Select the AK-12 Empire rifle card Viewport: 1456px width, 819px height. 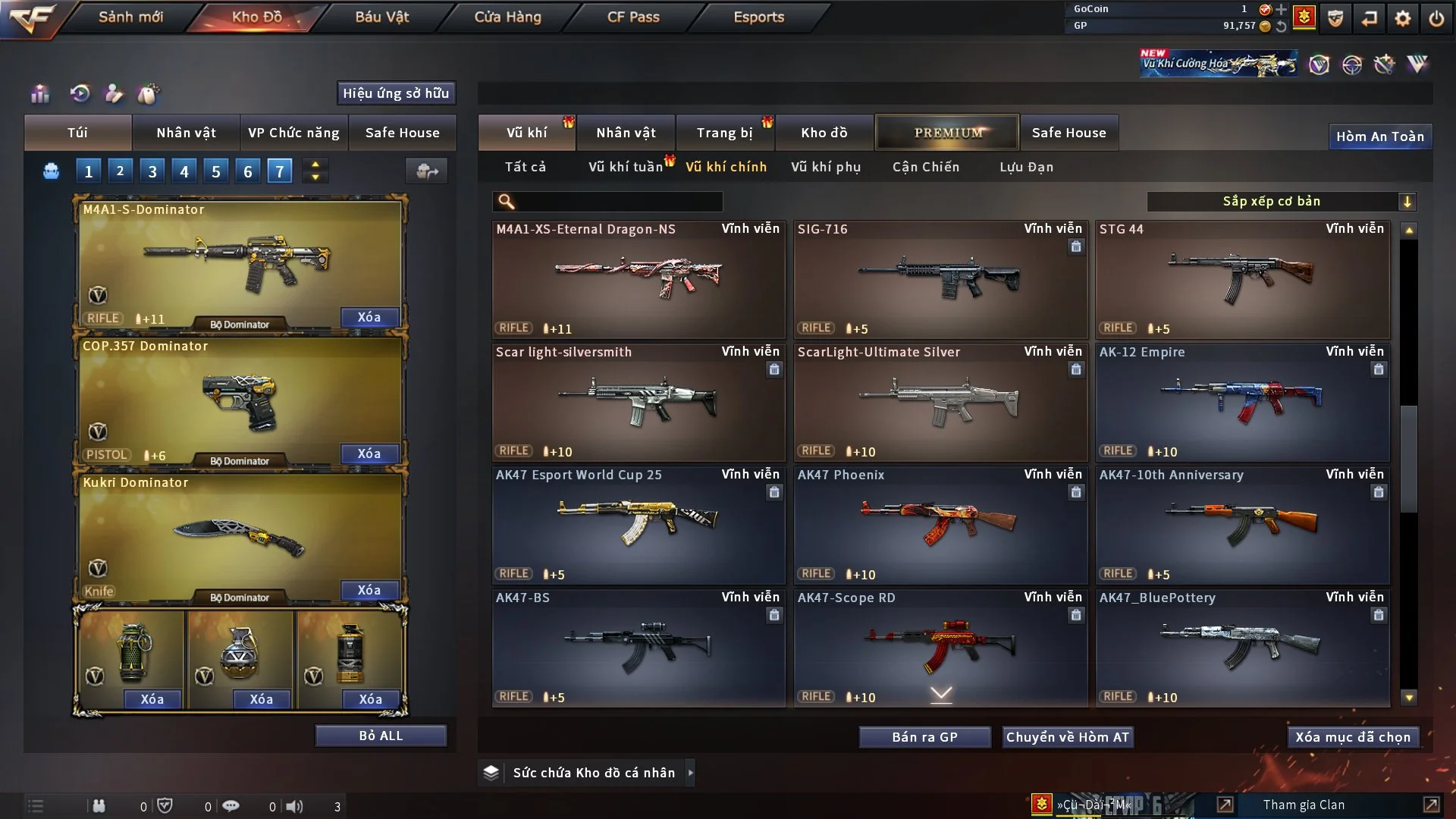click(1242, 402)
